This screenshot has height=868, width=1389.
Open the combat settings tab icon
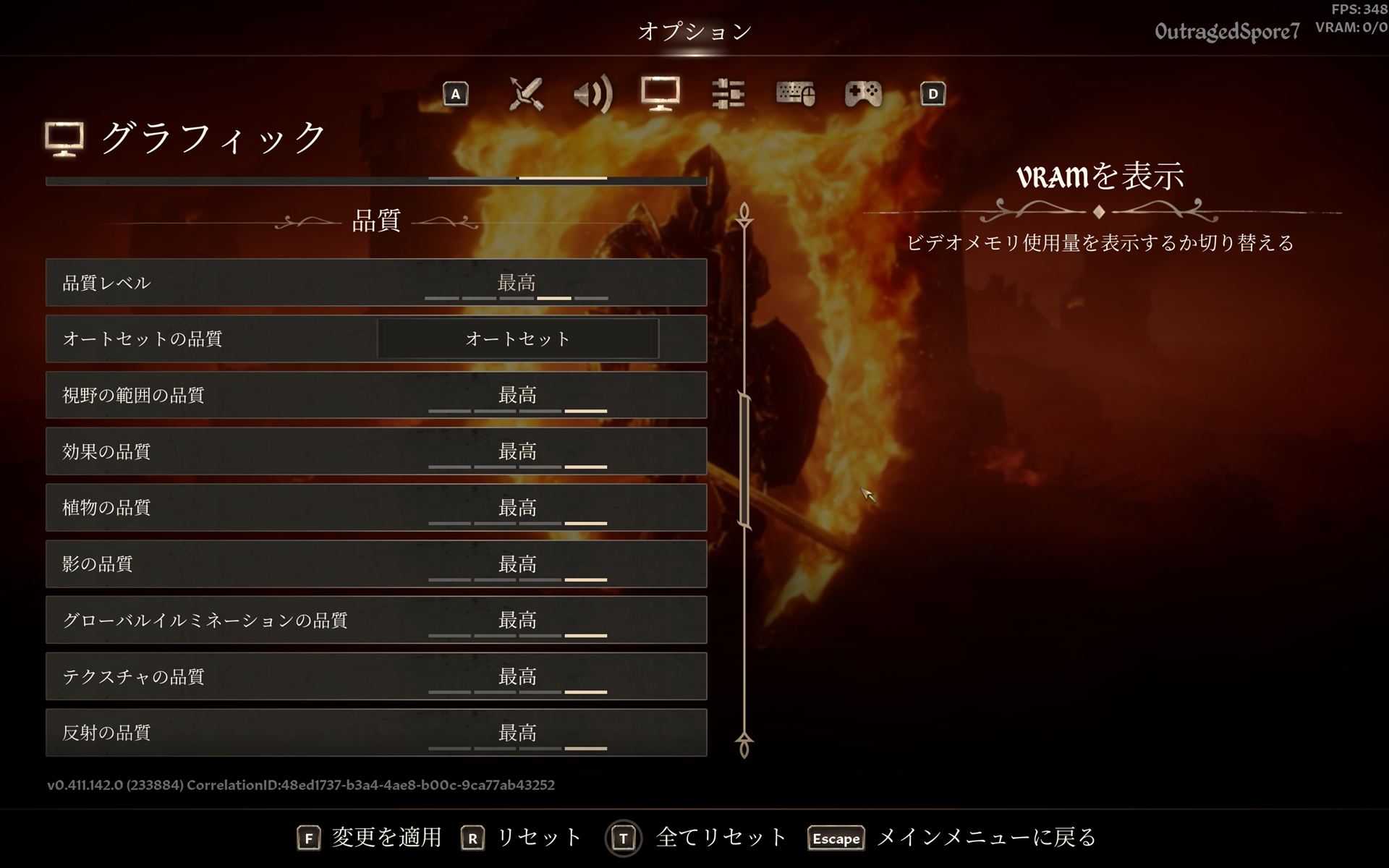tap(524, 94)
